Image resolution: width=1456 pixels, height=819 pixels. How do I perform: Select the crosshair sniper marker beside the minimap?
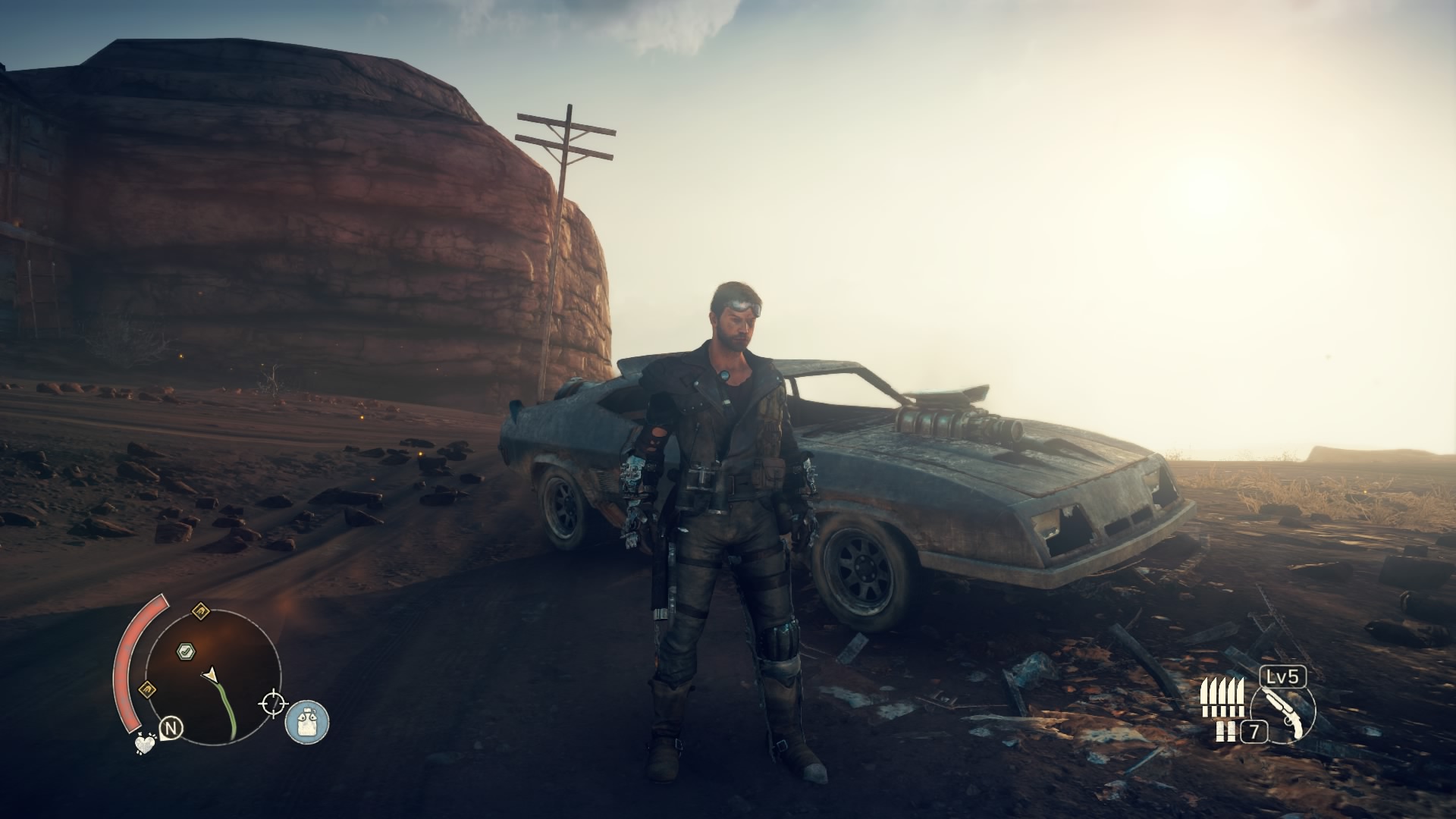[x=273, y=702]
